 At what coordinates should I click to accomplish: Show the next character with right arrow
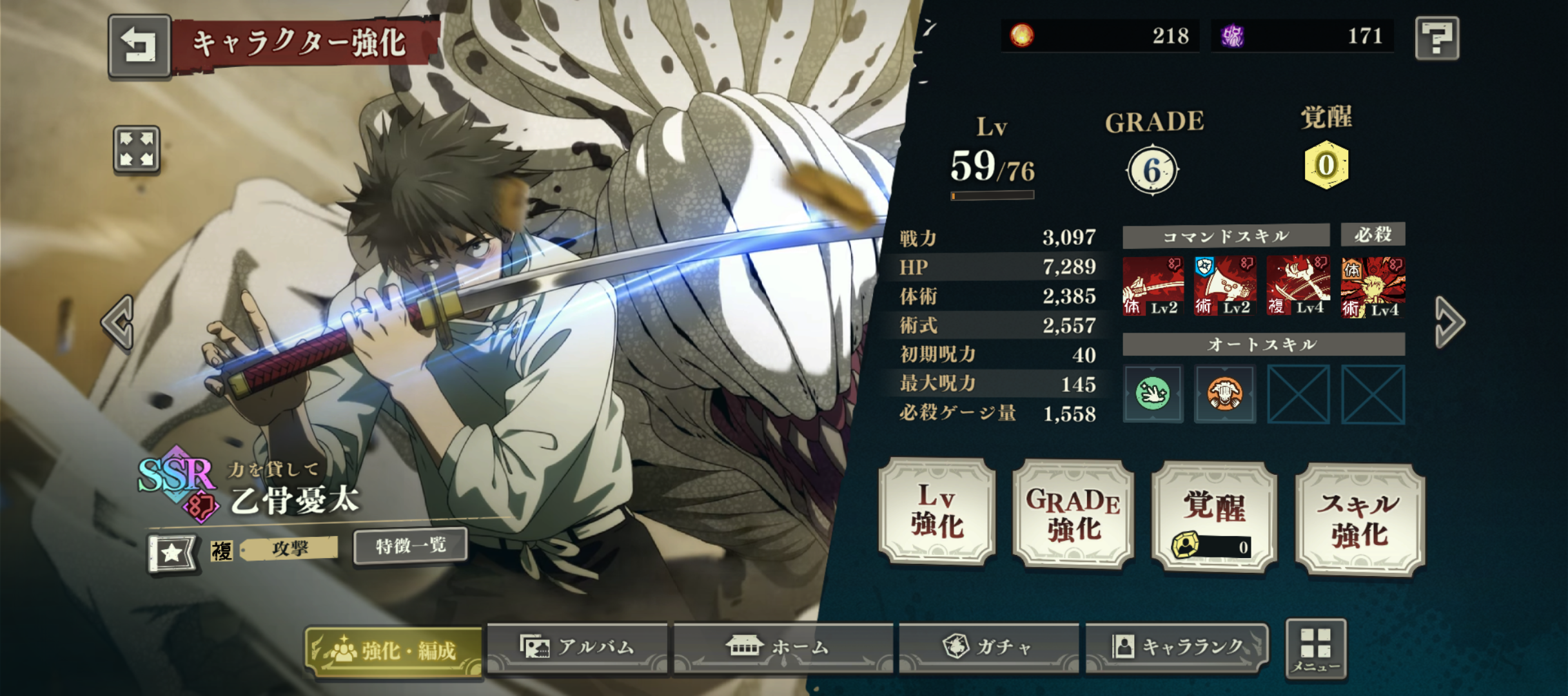pos(1449,322)
